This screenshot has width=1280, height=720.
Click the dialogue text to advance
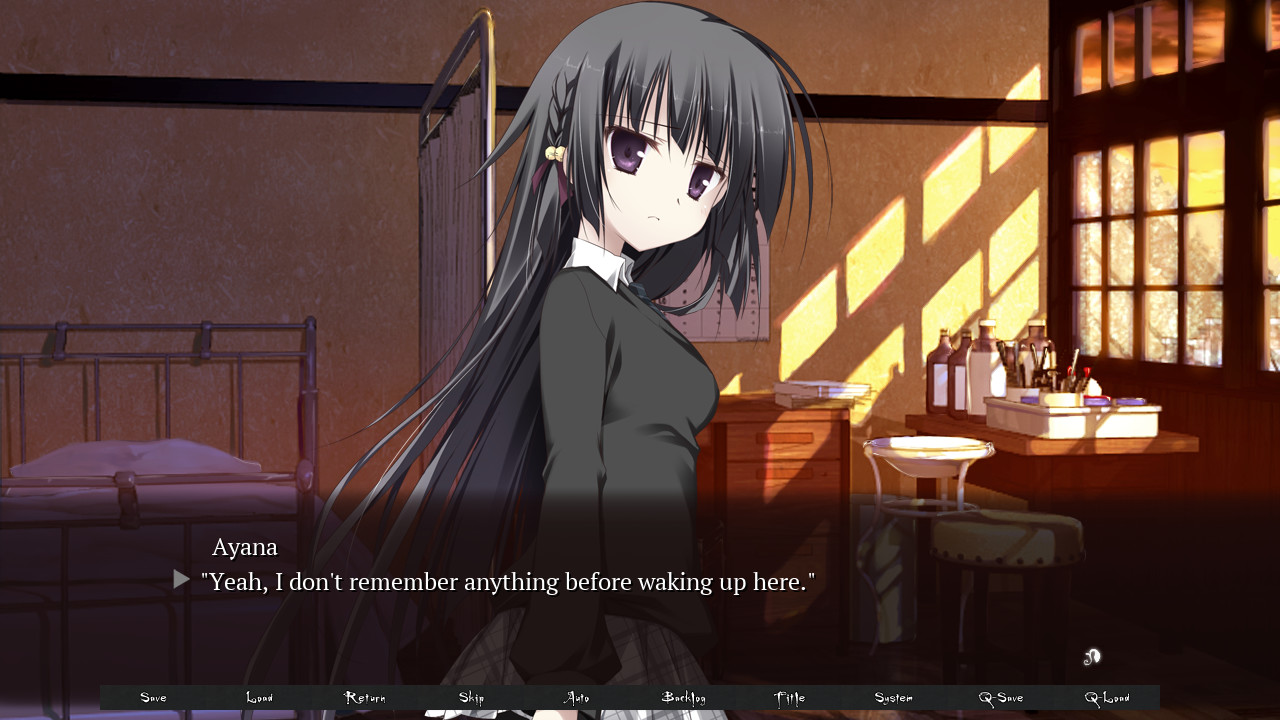click(508, 581)
